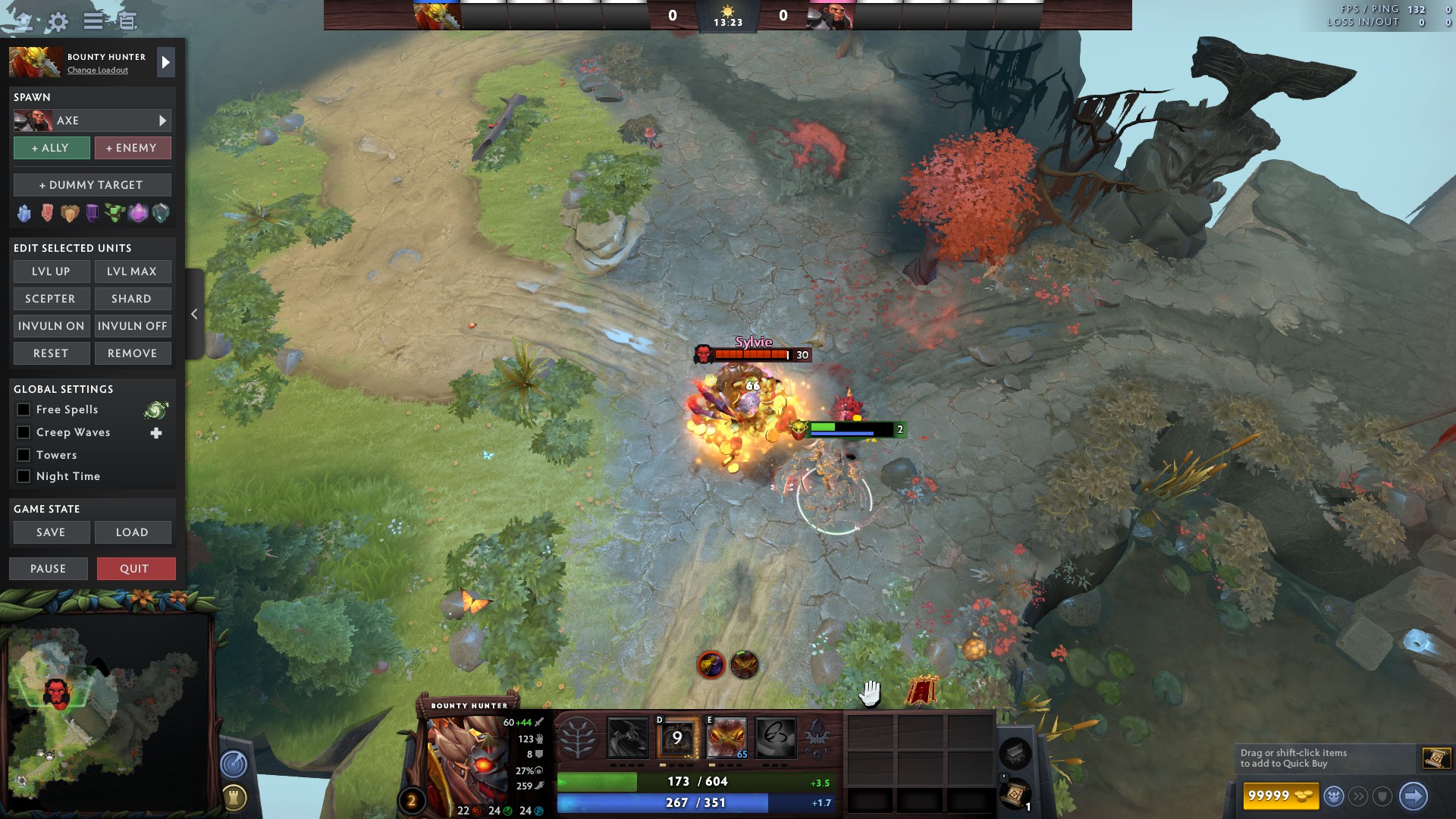Click Change Loadout under Bounty Hunter
This screenshot has width=1456, height=819.
tap(98, 71)
